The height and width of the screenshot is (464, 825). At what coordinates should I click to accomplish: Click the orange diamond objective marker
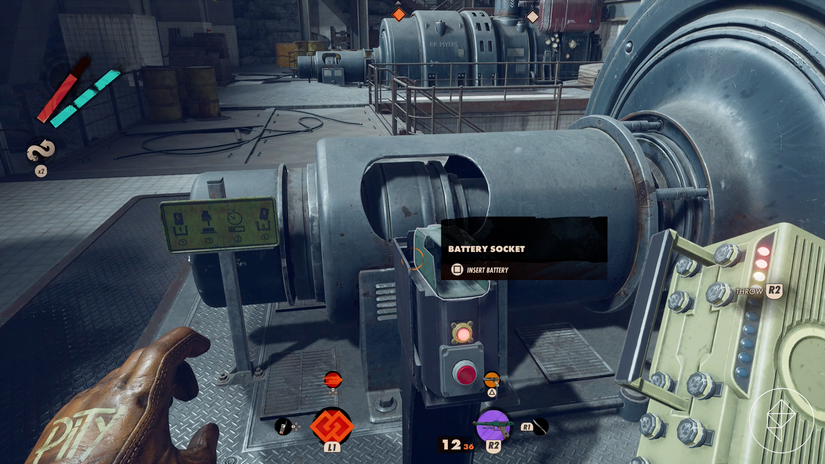coord(398,14)
